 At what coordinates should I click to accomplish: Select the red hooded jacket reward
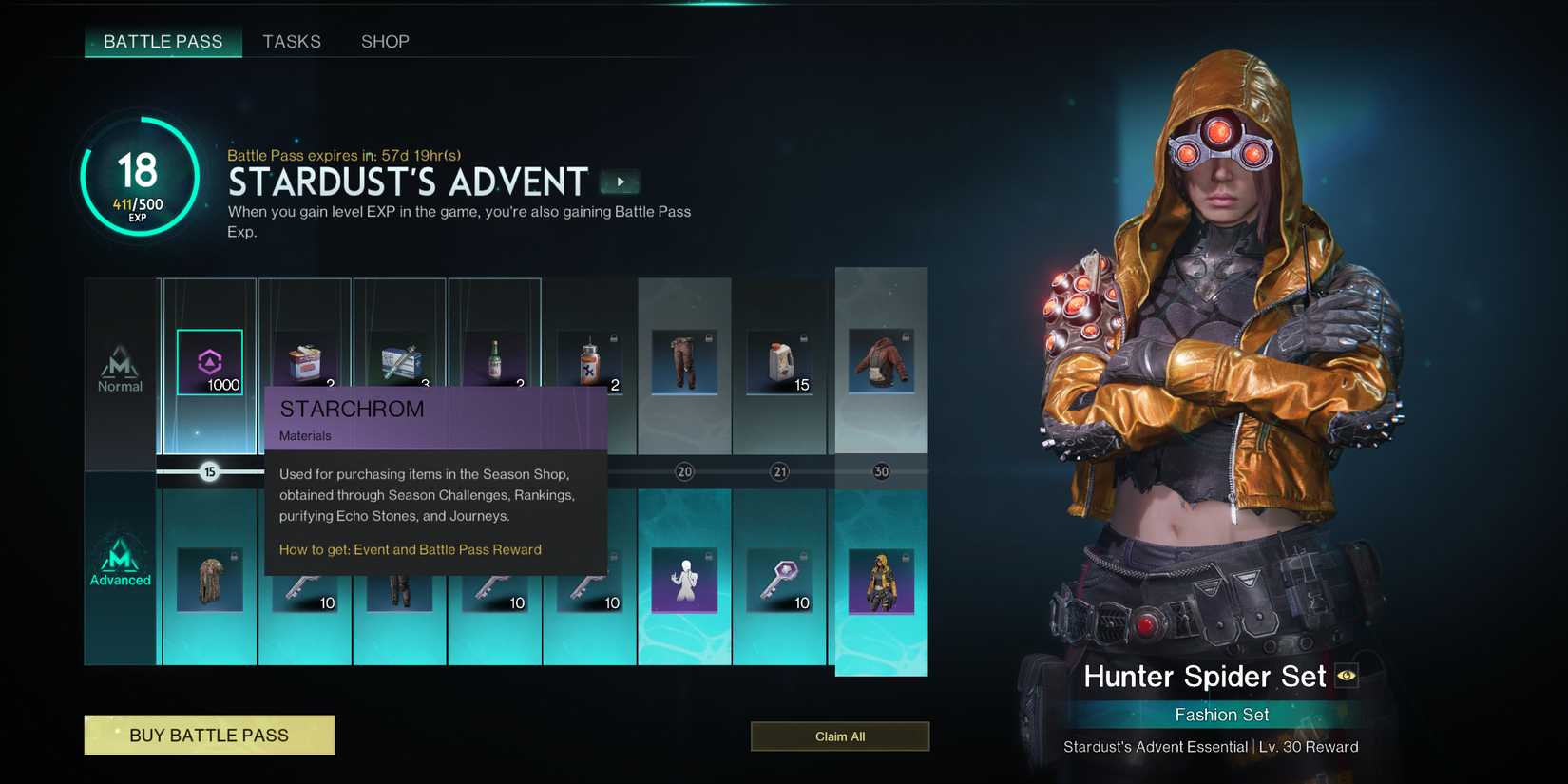(x=881, y=362)
